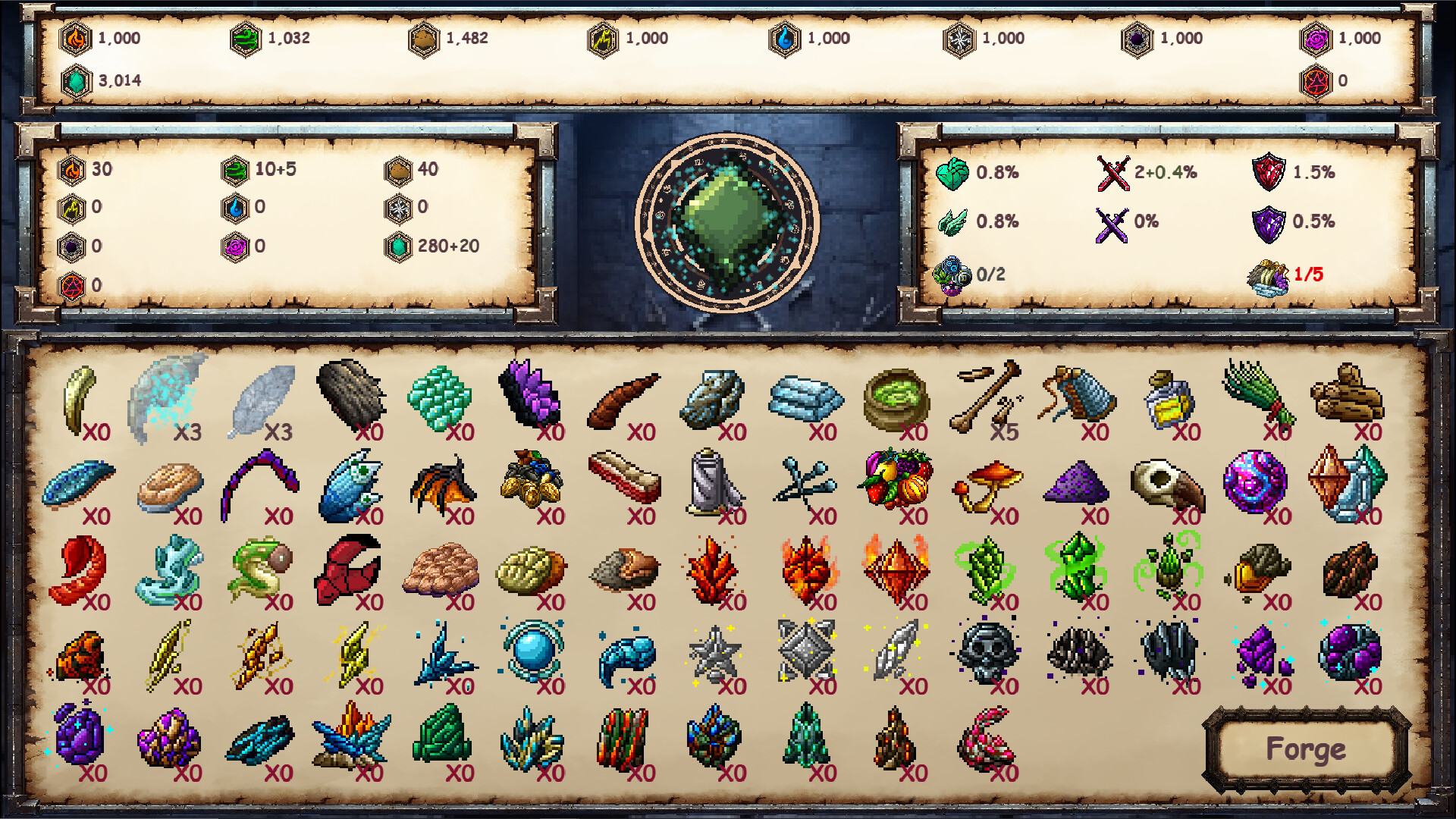Click the pink rose essence icon
This screenshot has width=1456, height=819.
(1317, 38)
